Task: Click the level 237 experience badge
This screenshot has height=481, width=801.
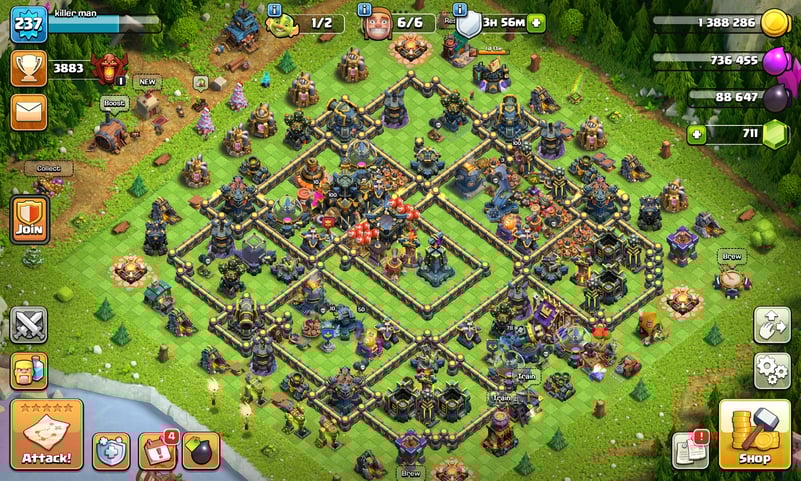Action: (28, 24)
